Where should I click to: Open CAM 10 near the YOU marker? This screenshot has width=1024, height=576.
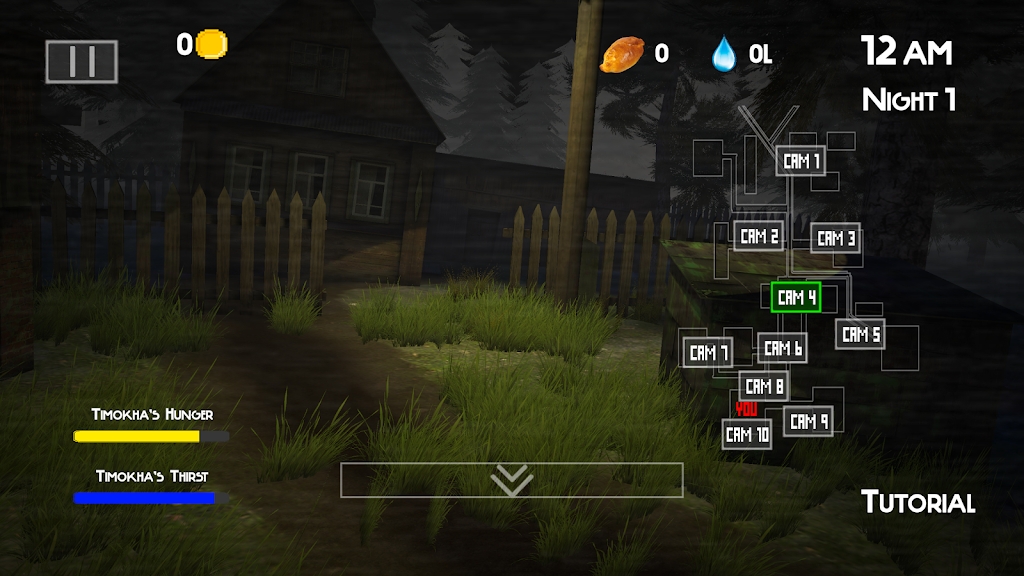[x=747, y=434]
